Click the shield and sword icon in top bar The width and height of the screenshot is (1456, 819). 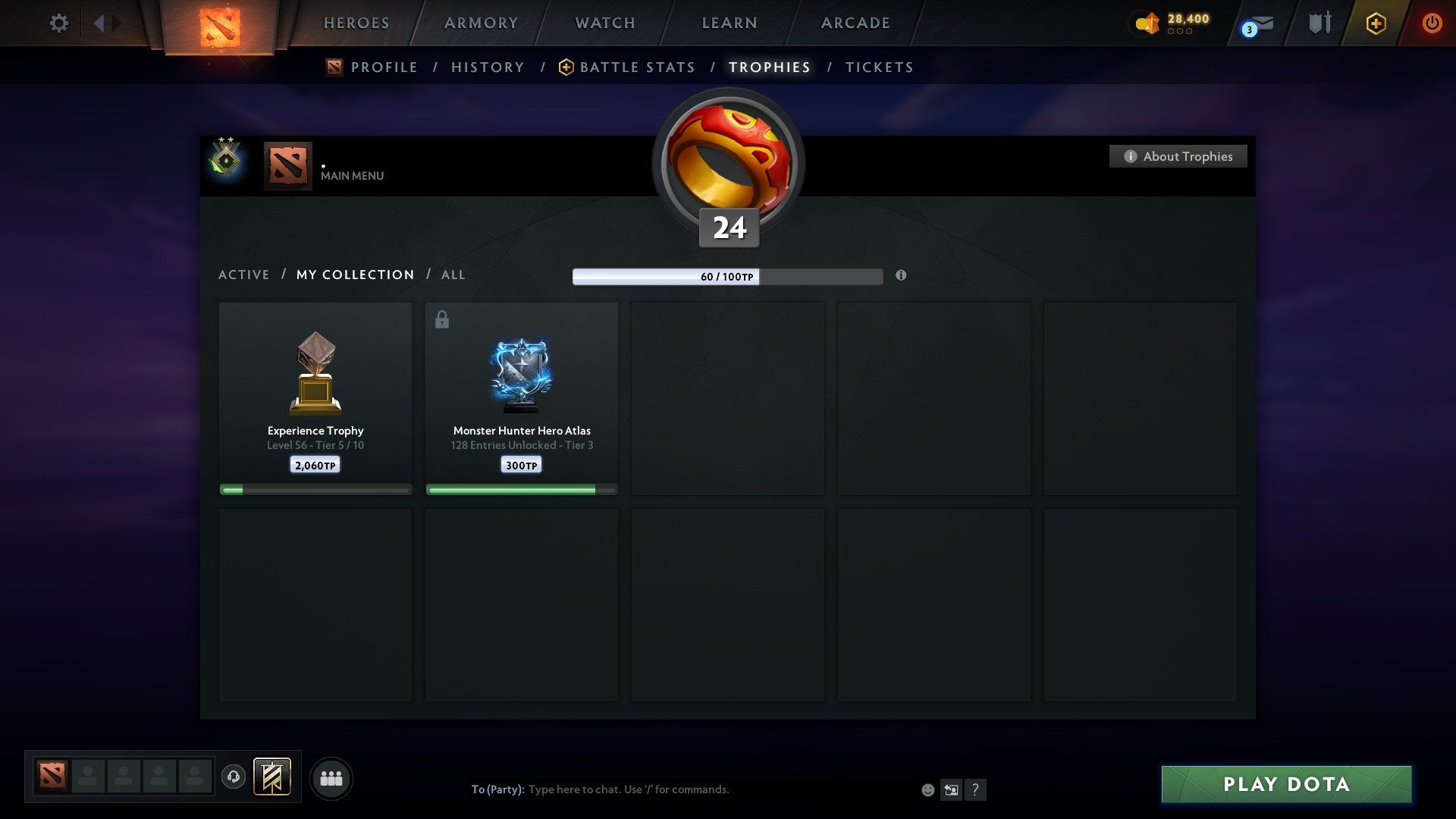click(x=1319, y=24)
